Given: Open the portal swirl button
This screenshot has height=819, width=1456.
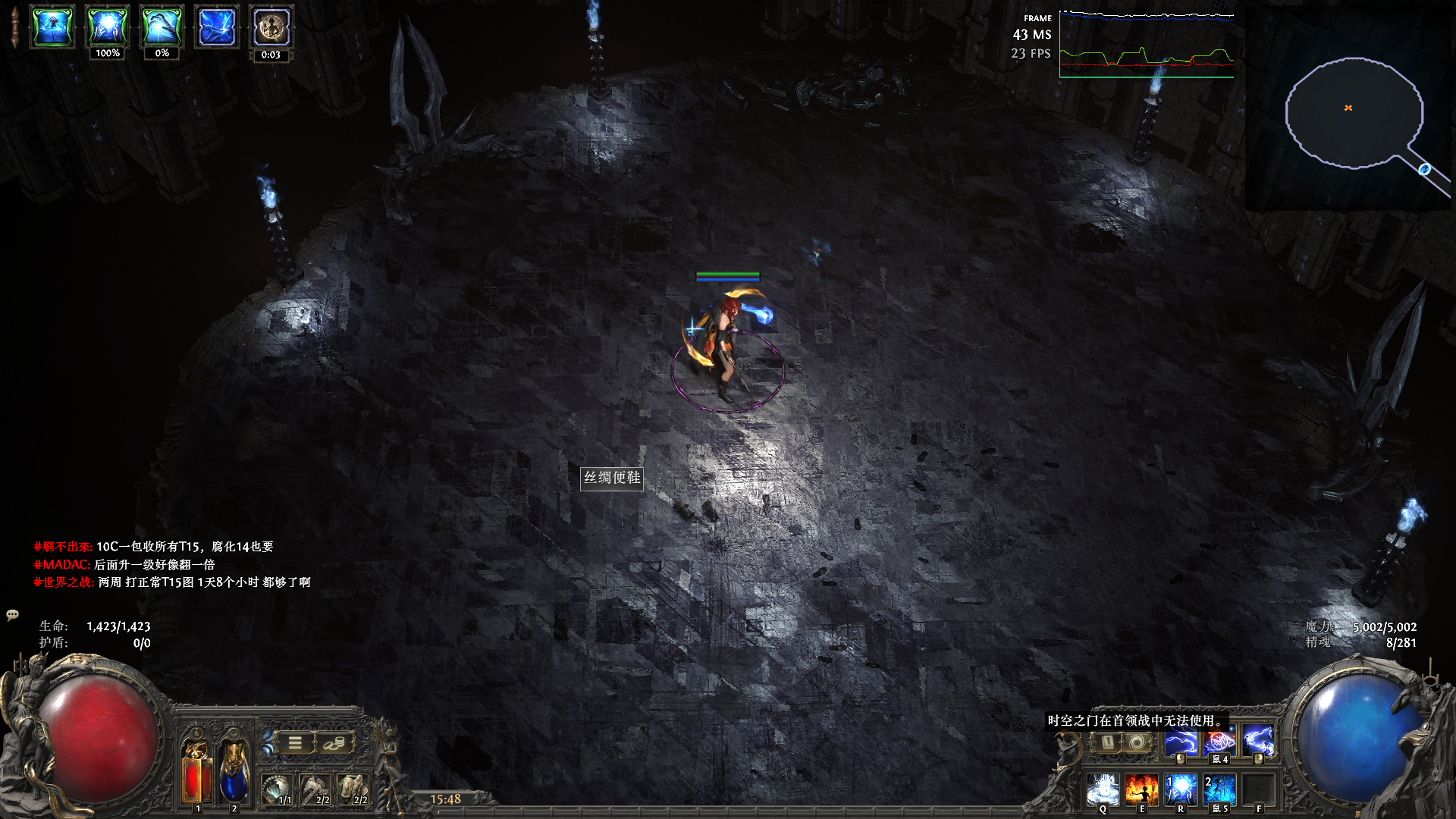Looking at the screenshot, I should [x=1136, y=742].
